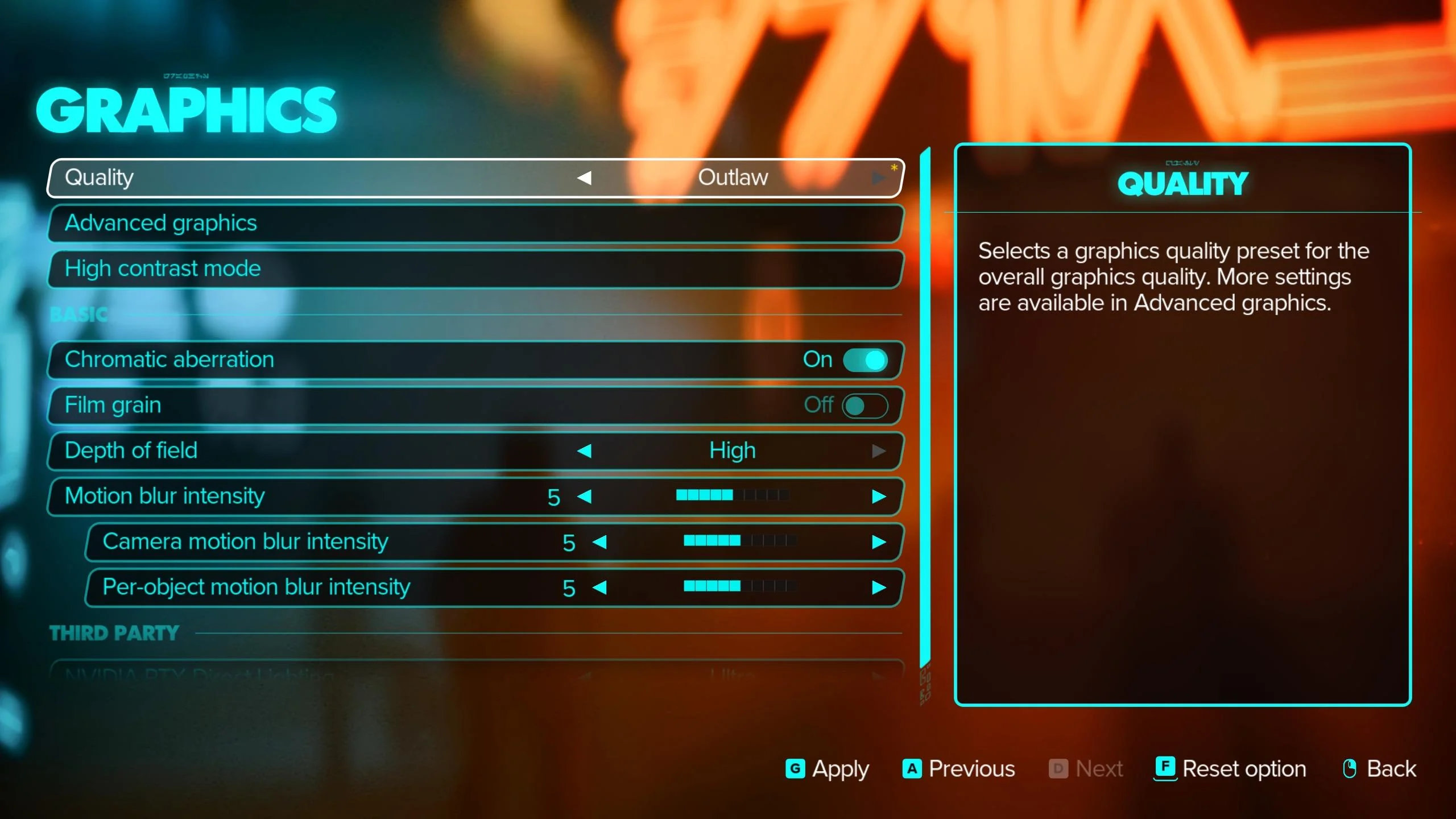The image size is (1456, 819).
Task: Increase Motion blur intensity with right arrow
Action: tap(878, 497)
